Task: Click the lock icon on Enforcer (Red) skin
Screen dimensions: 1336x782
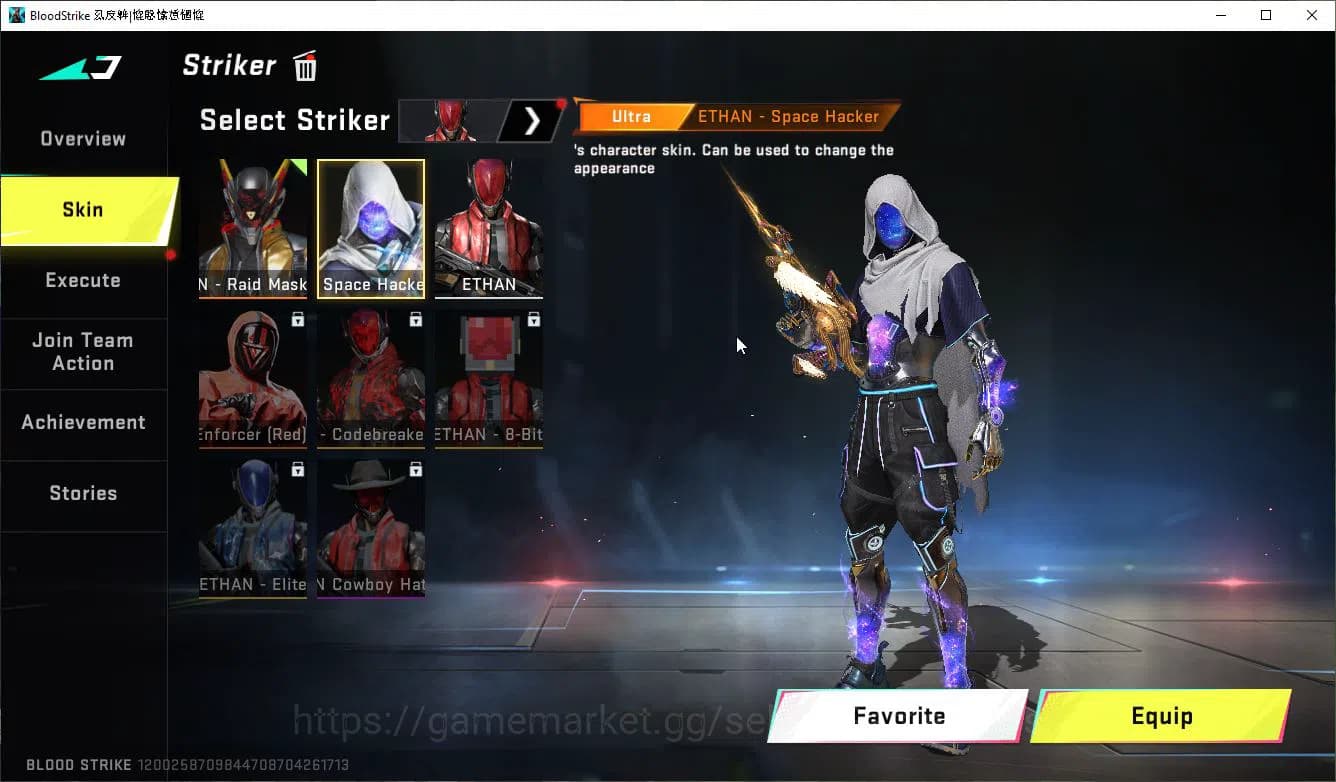Action: pos(296,318)
